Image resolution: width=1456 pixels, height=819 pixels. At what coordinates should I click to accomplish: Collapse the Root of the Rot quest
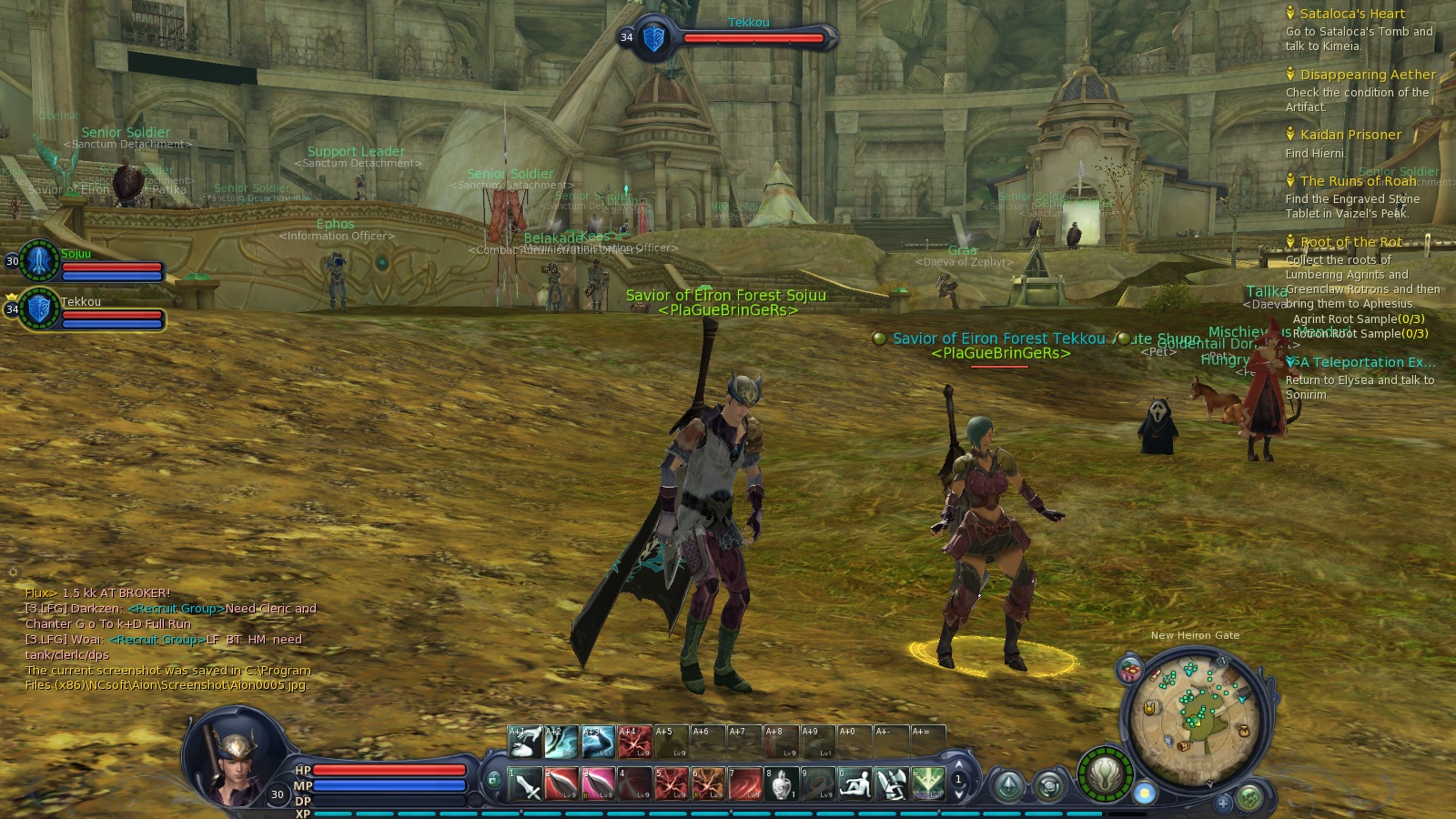pyautogui.click(x=1292, y=241)
